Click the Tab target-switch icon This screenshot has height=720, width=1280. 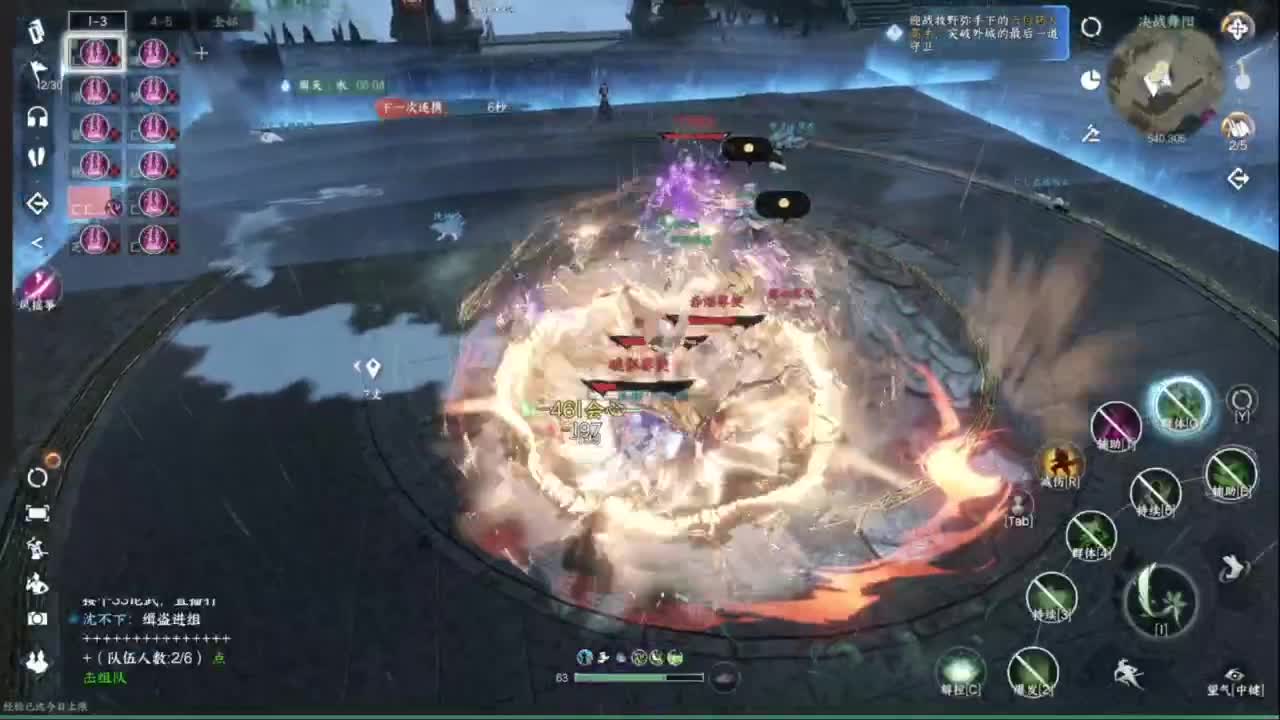[x=1019, y=505]
